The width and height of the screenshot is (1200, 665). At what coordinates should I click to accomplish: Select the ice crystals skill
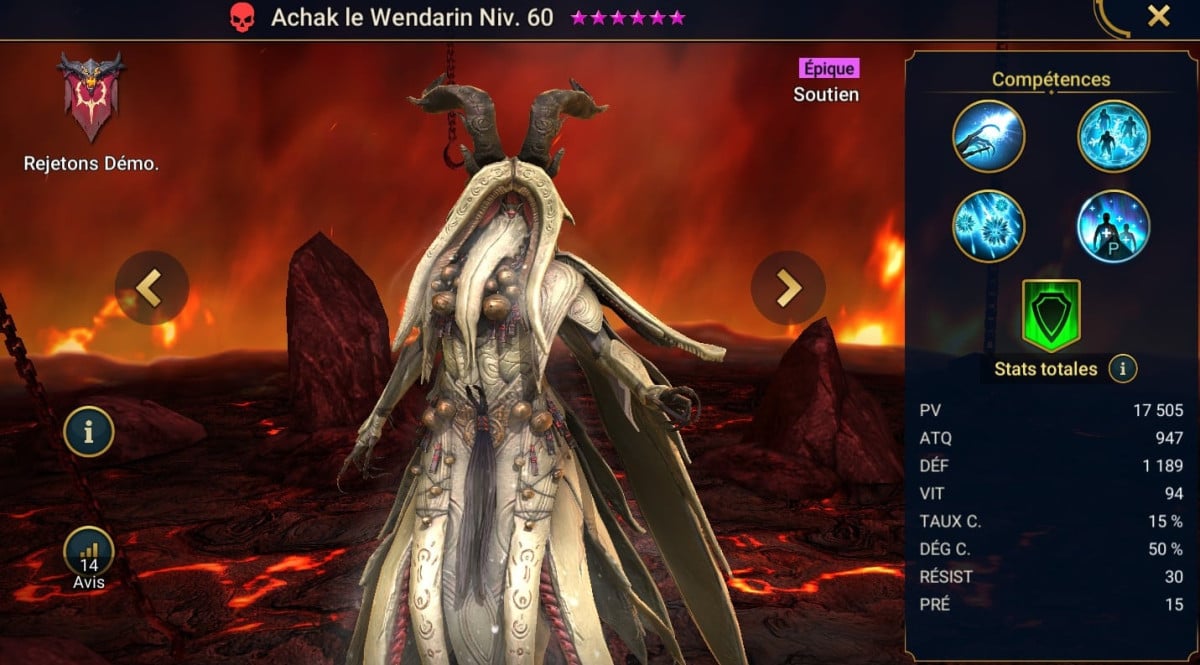tap(988, 226)
